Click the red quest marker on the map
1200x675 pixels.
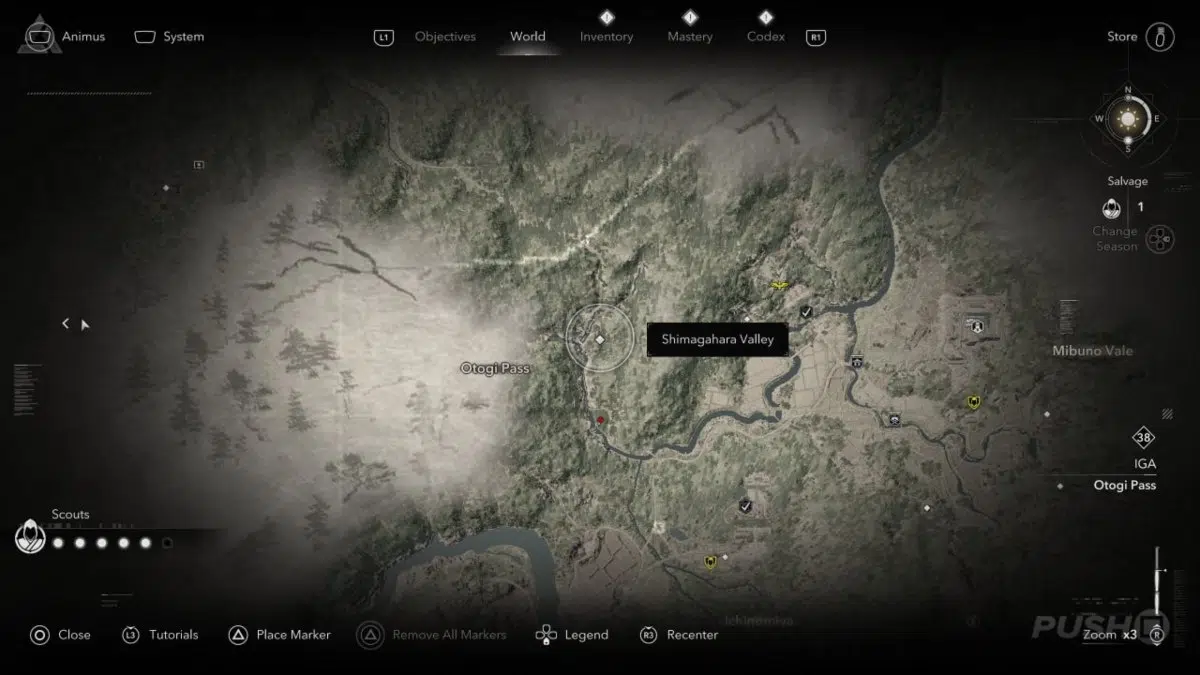click(600, 421)
